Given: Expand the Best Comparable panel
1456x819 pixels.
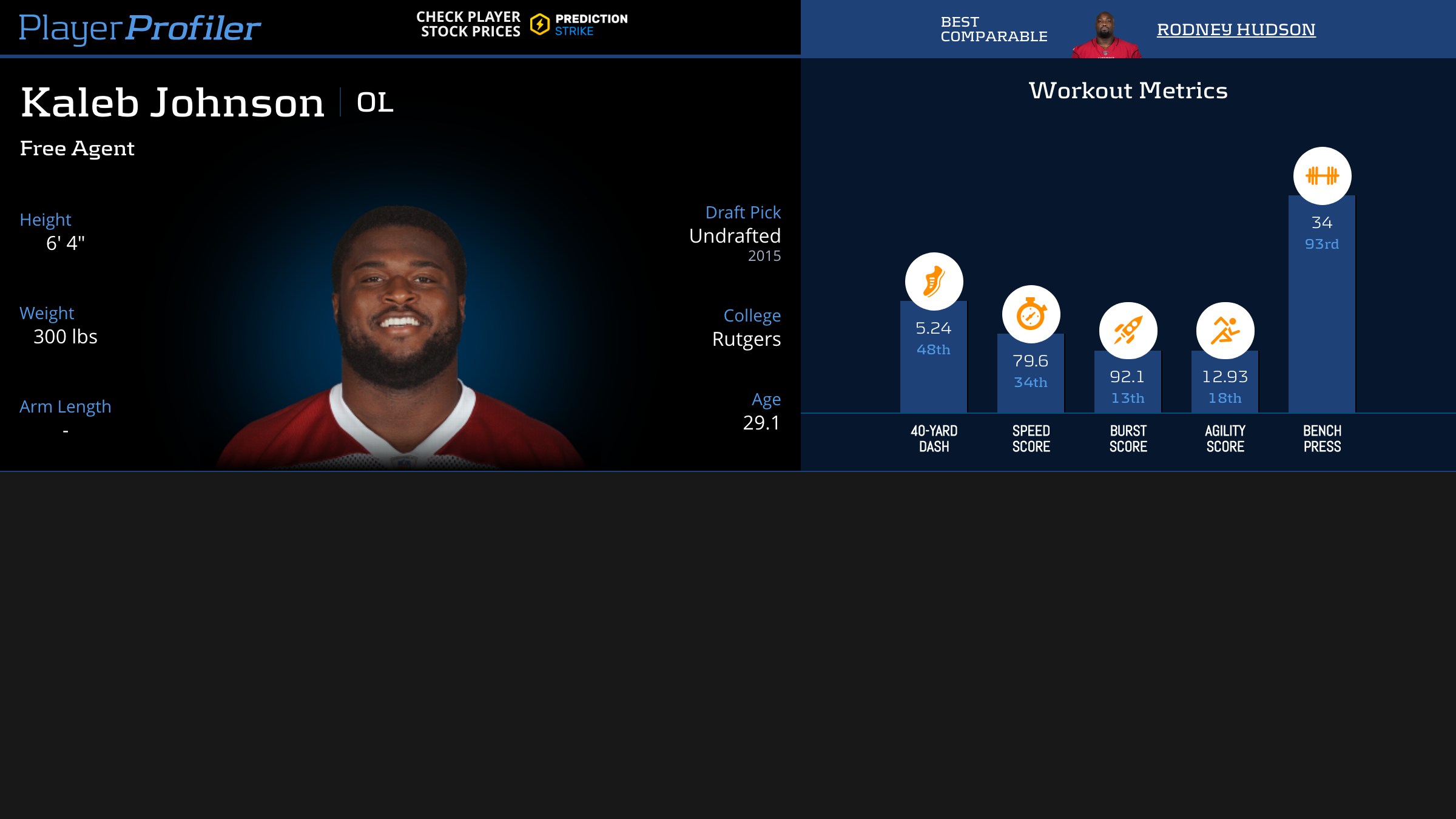Looking at the screenshot, I should tap(994, 28).
